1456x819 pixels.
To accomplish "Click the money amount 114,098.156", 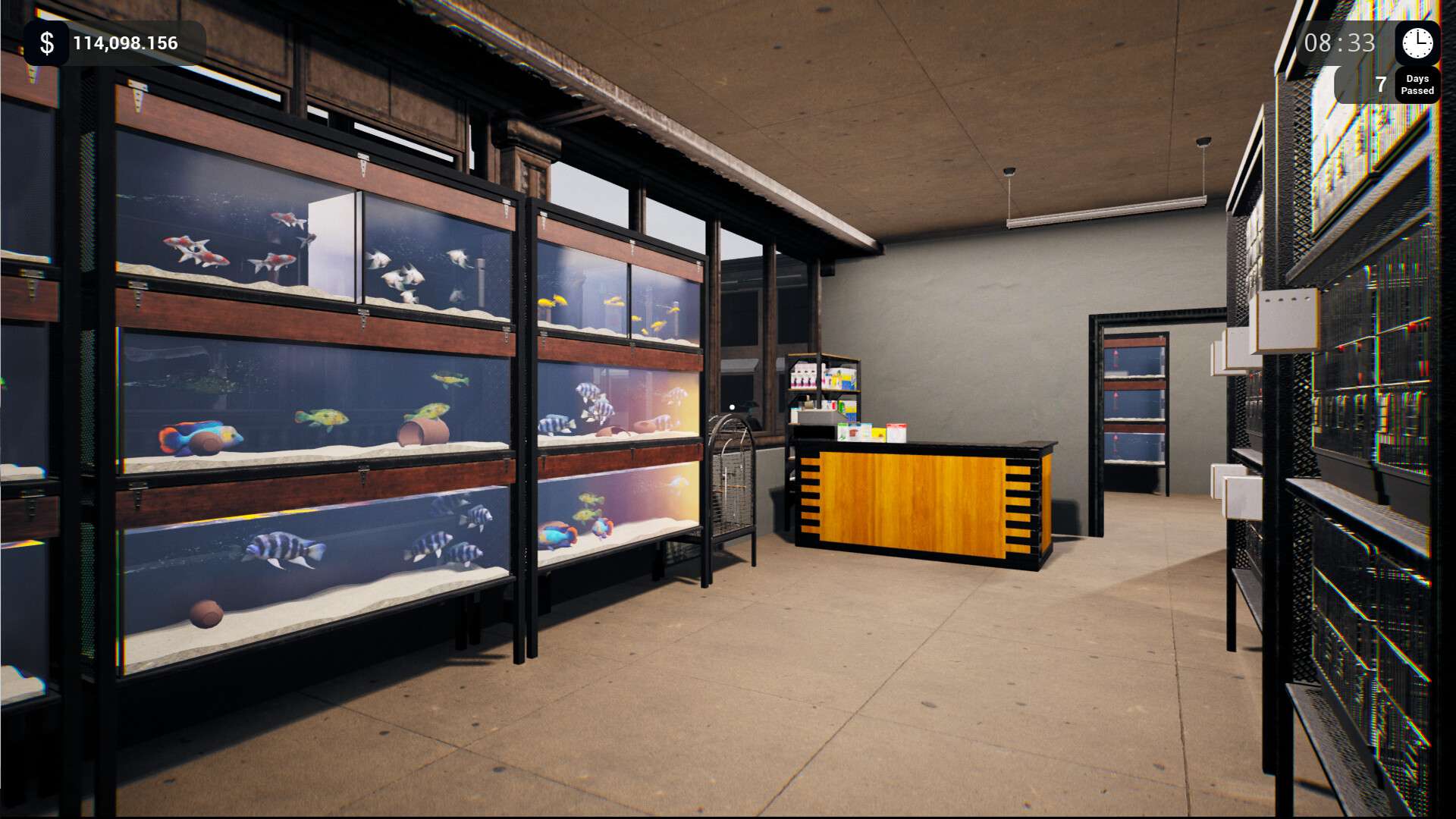I will [125, 43].
